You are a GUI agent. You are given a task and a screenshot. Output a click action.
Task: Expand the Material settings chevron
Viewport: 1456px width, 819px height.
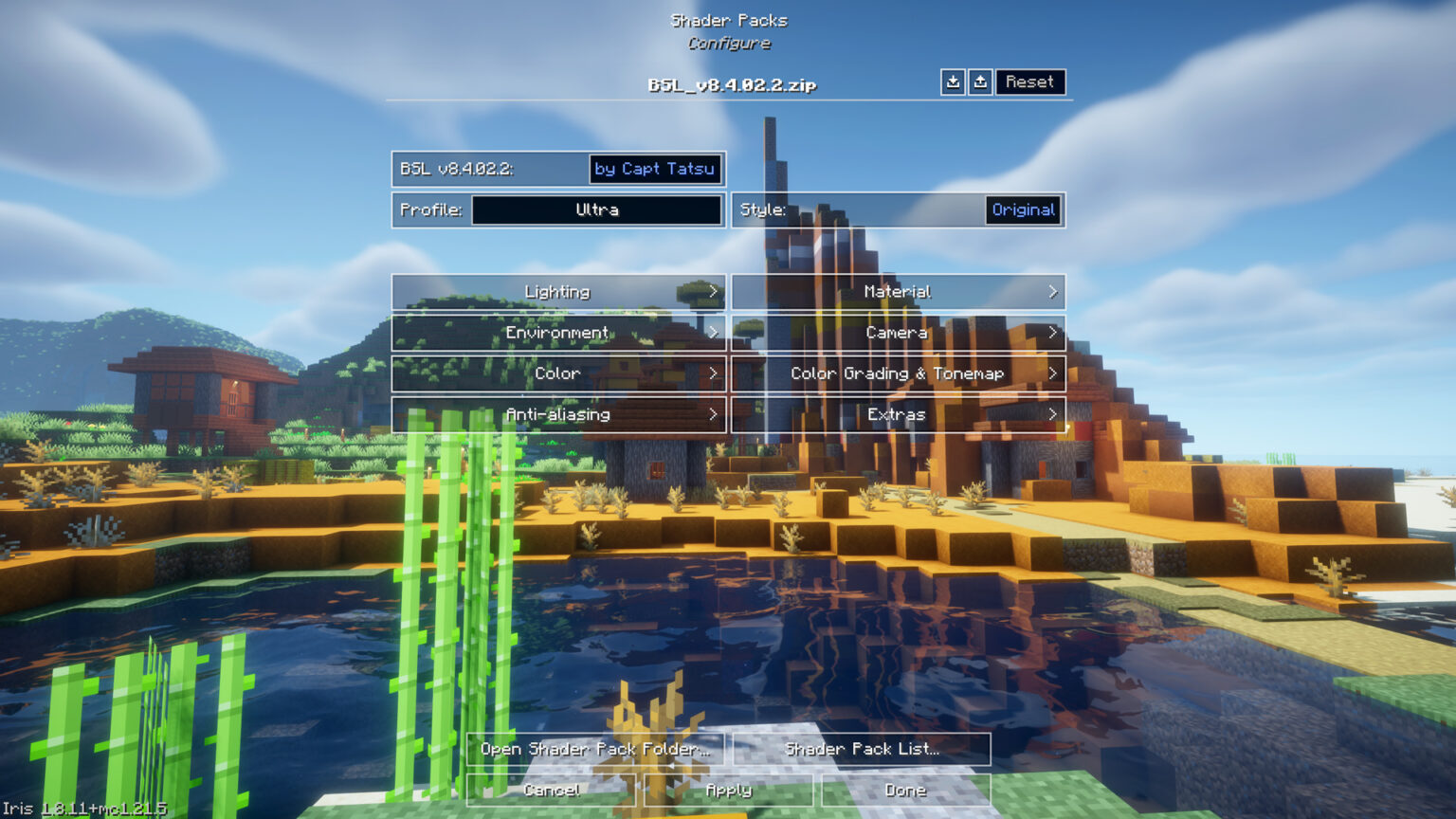[x=1052, y=292]
